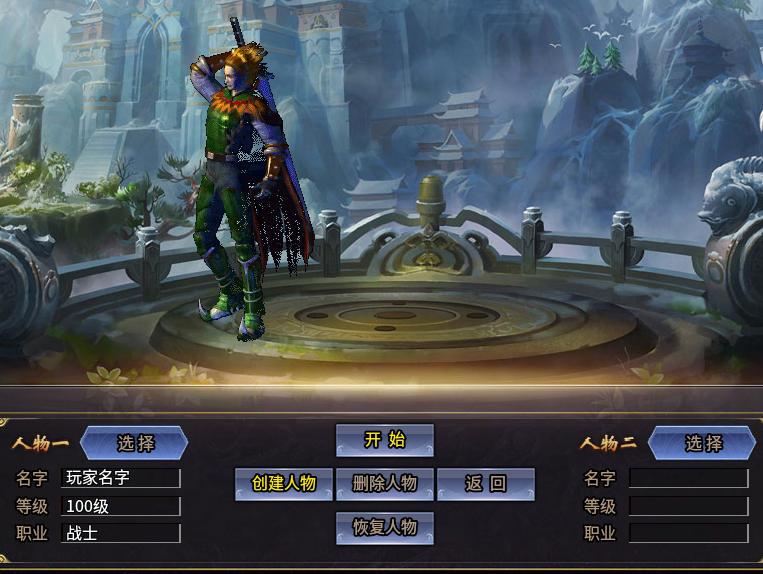Select character one with 人物一 选择
Screen dimensions: 763x574
pyautogui.click(x=135, y=443)
